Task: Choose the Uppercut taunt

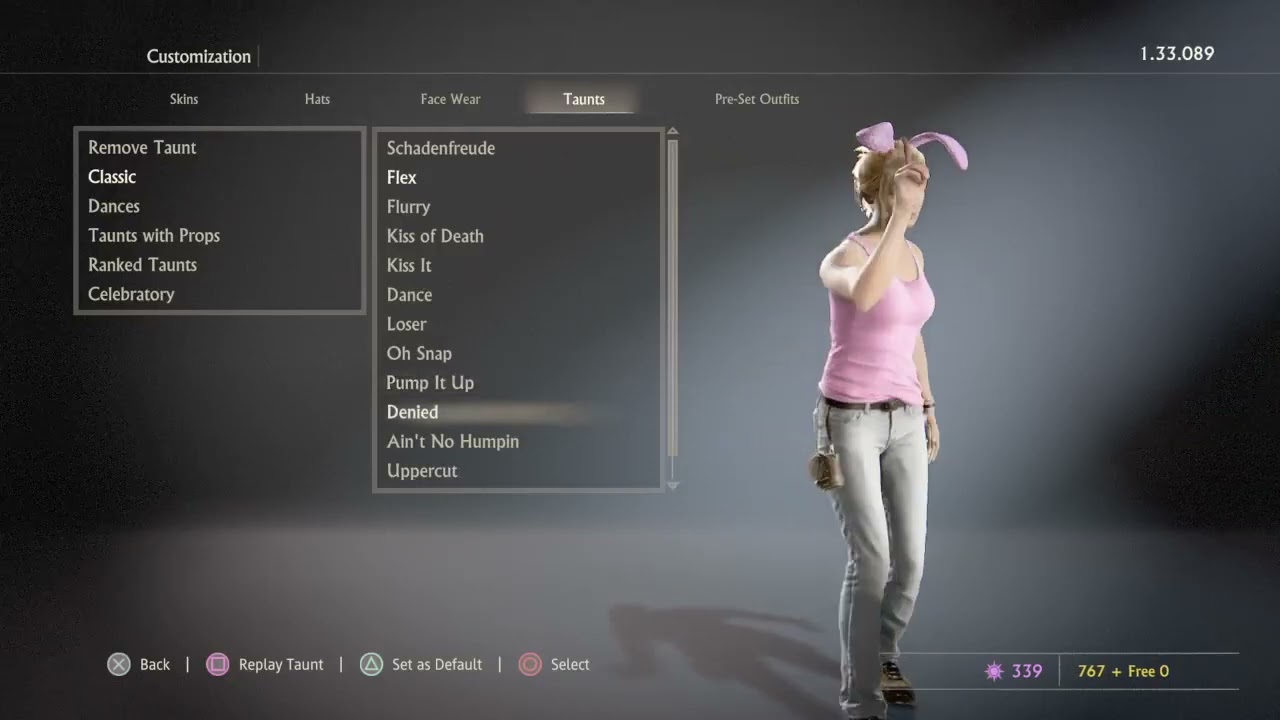Action: point(422,471)
